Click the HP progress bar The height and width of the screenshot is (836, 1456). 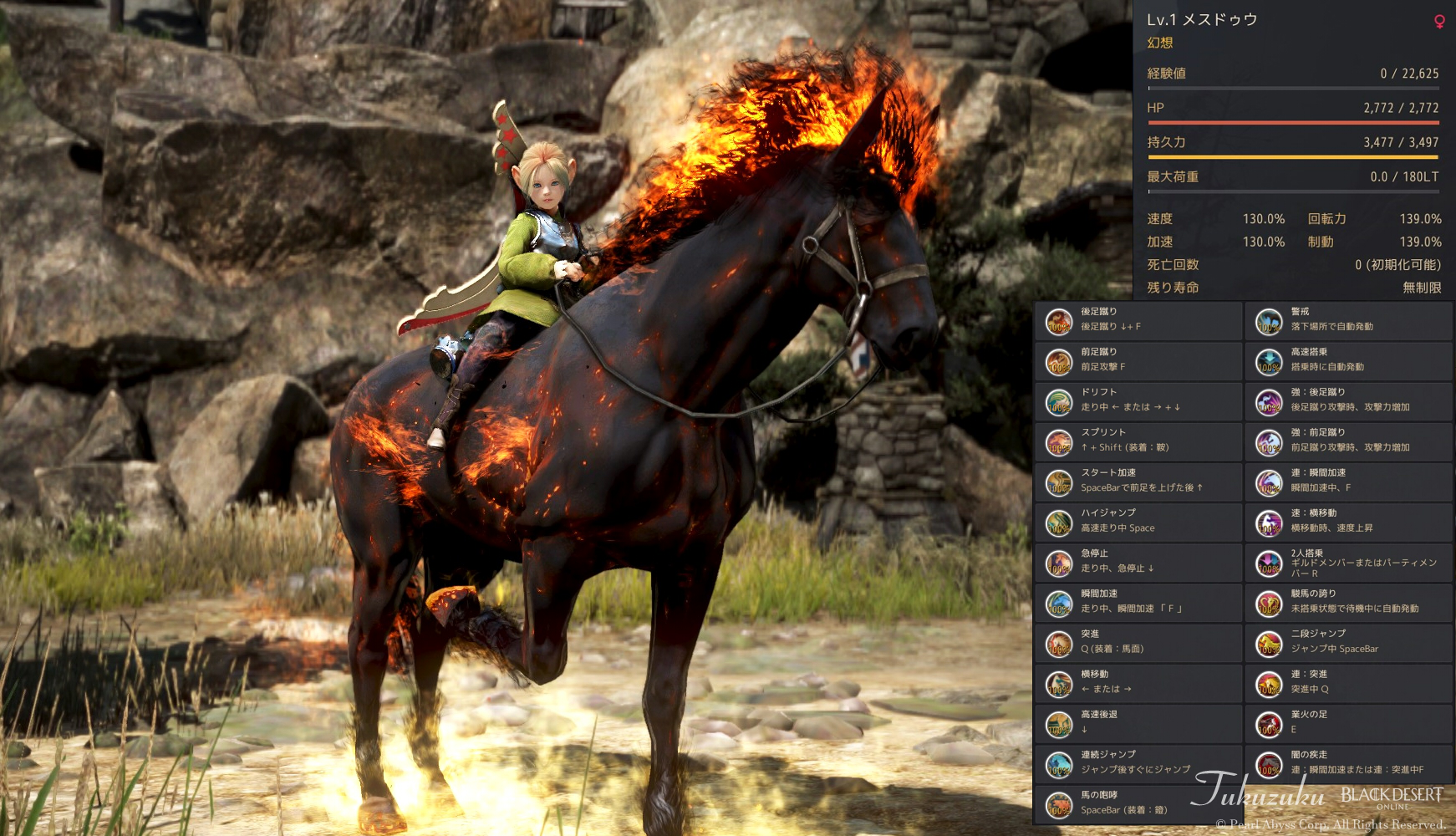tap(1293, 121)
